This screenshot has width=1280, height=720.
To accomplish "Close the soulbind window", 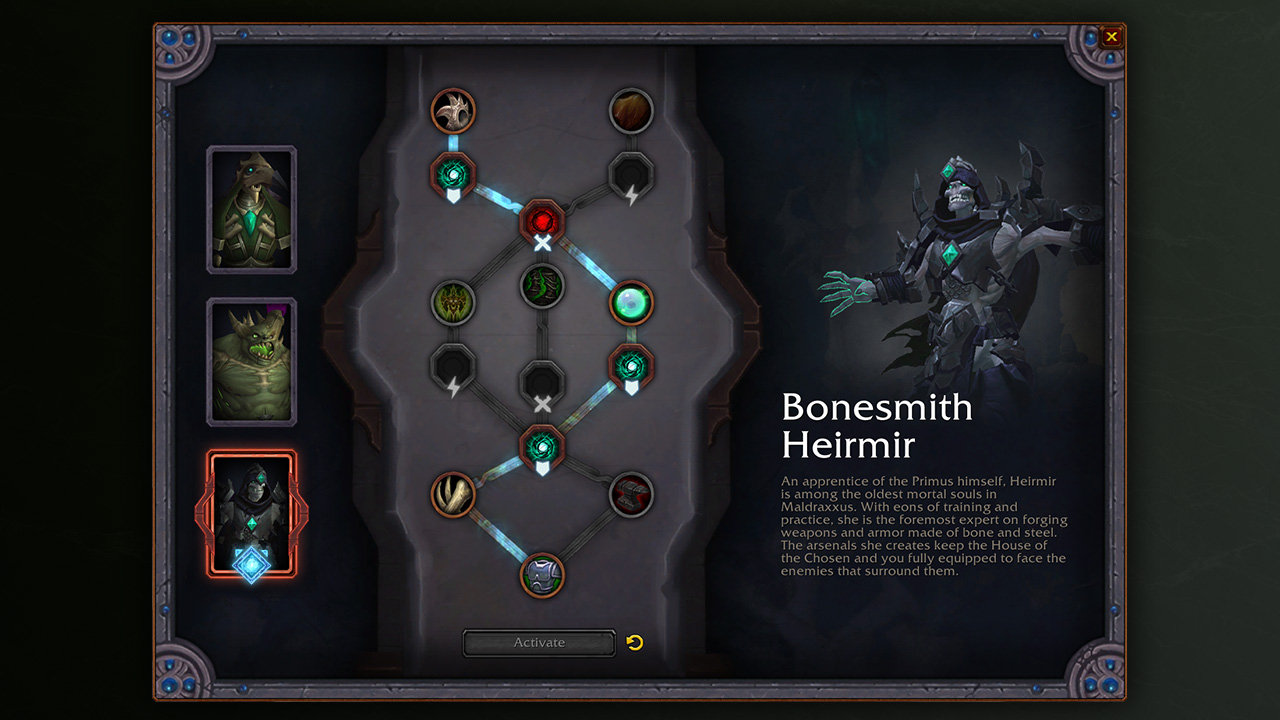I will click(x=1111, y=38).
